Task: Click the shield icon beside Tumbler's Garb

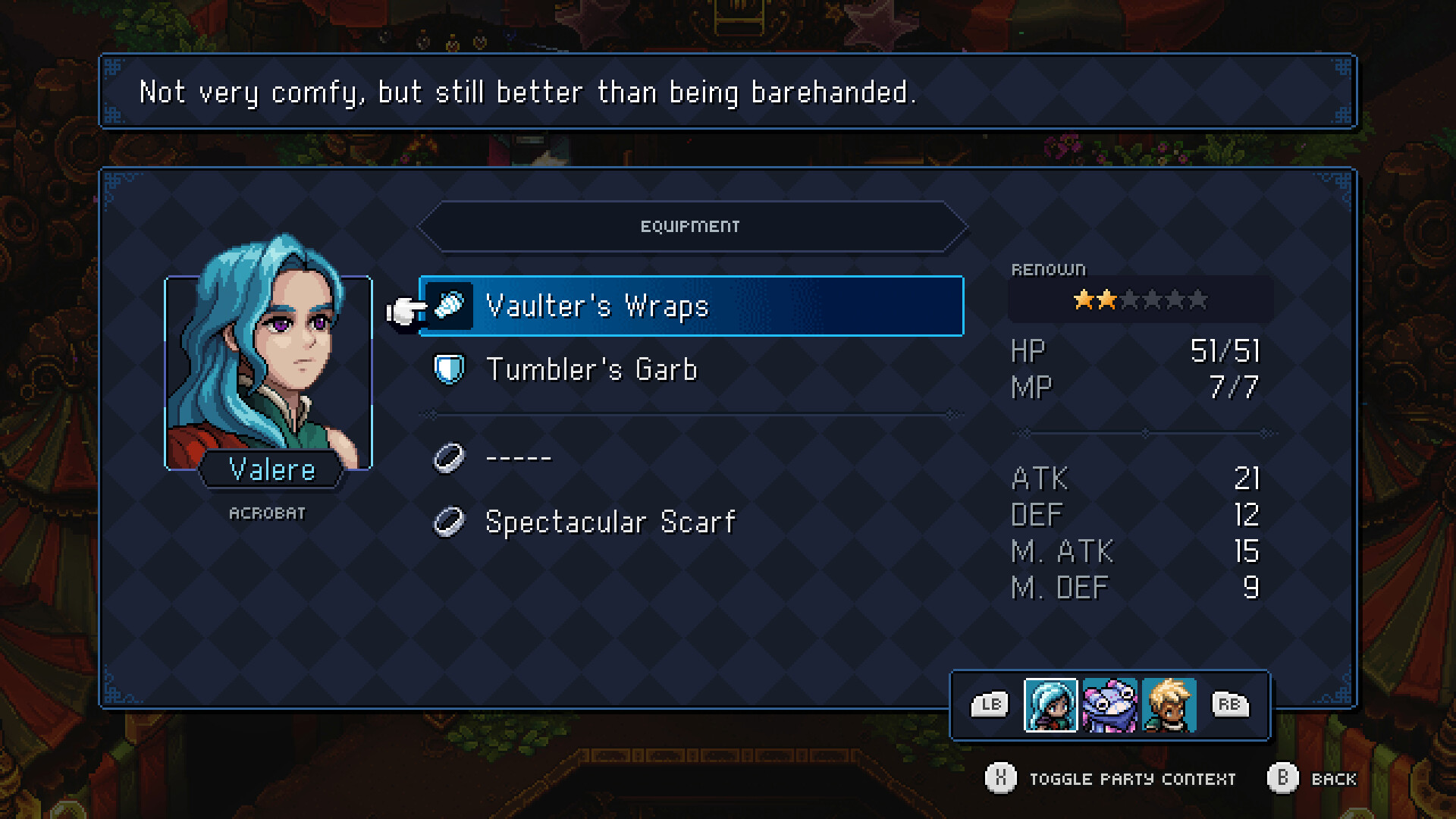Action: pos(449,369)
